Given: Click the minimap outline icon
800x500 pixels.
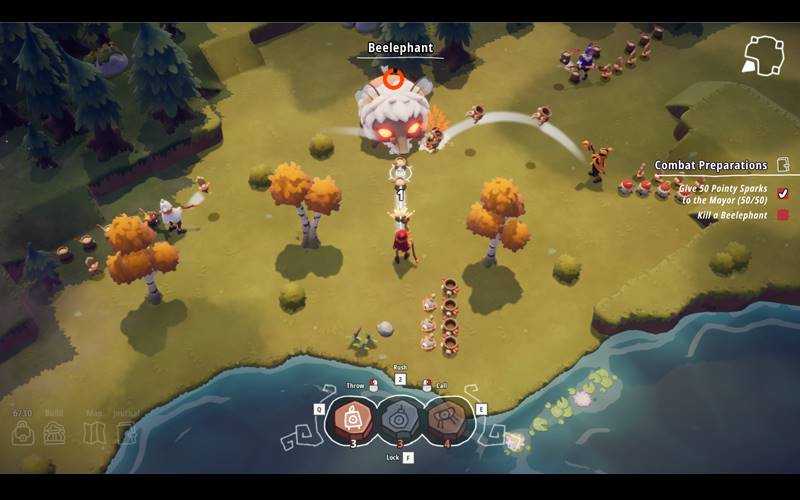Looking at the screenshot, I should click(x=763, y=55).
